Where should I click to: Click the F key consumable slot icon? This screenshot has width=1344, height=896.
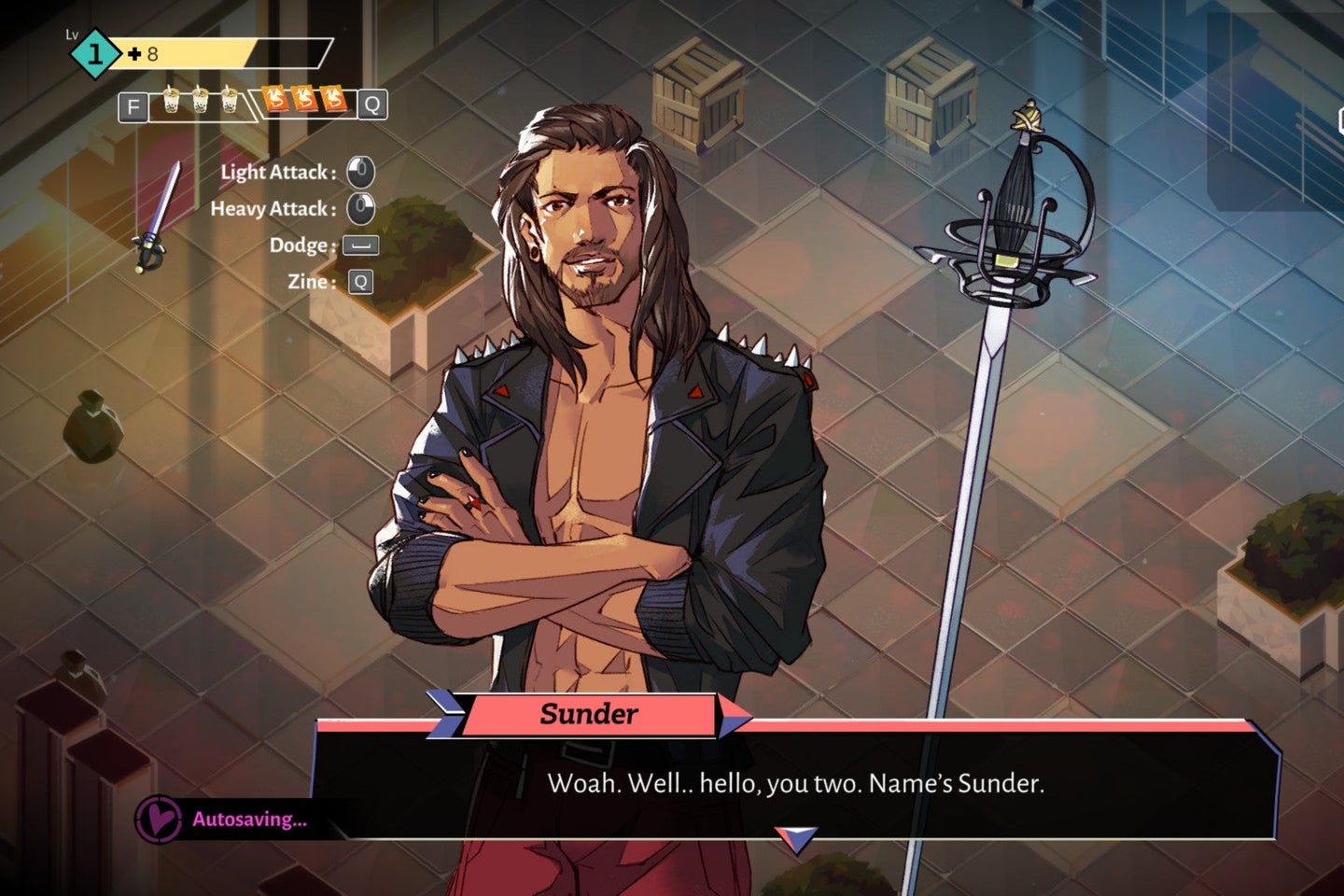[x=133, y=105]
